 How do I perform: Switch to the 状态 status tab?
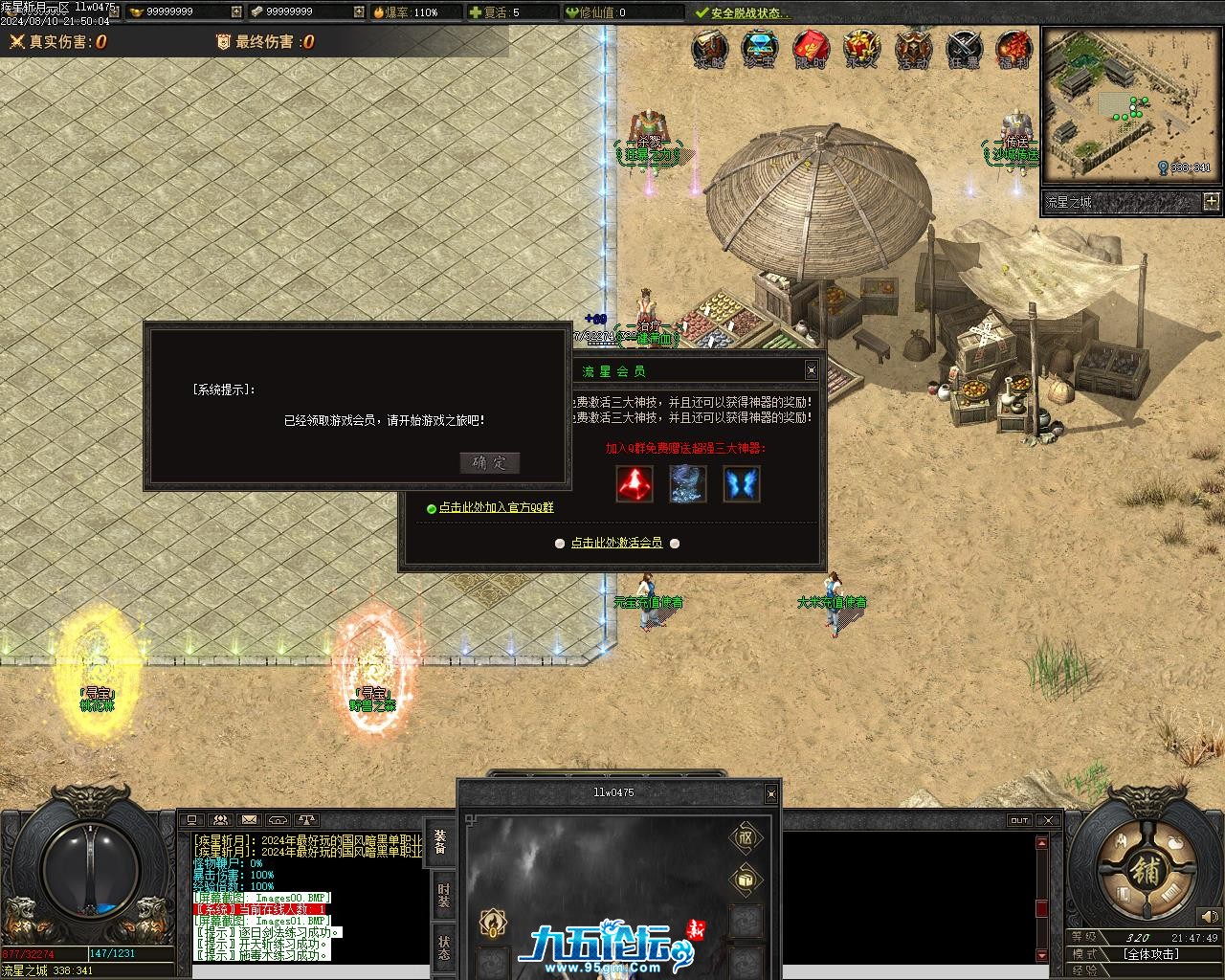pyautogui.click(x=443, y=948)
